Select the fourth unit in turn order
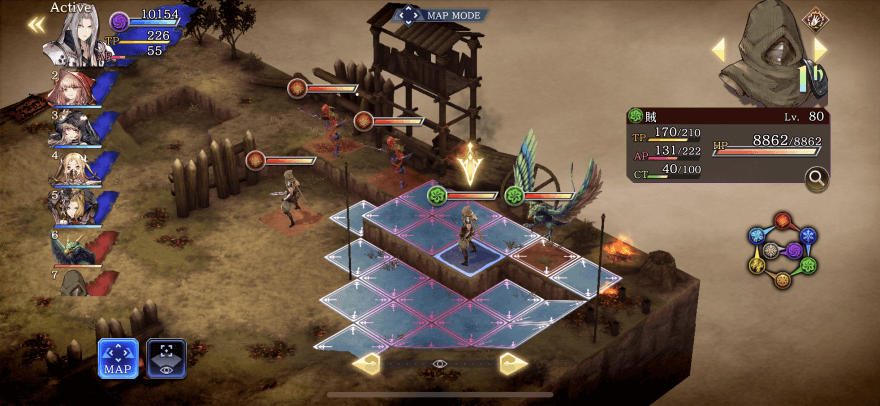This screenshot has height=406, width=880. (71, 168)
